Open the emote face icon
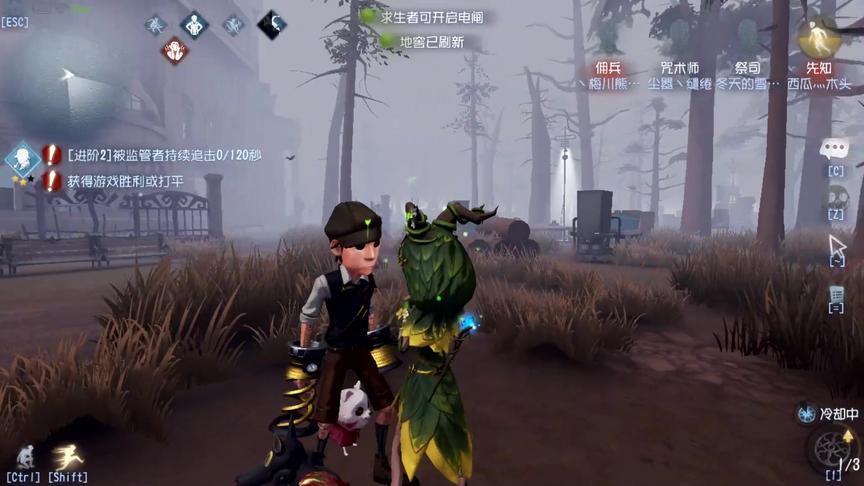Image resolution: width=864 pixels, height=486 pixels. pyautogui.click(x=835, y=197)
